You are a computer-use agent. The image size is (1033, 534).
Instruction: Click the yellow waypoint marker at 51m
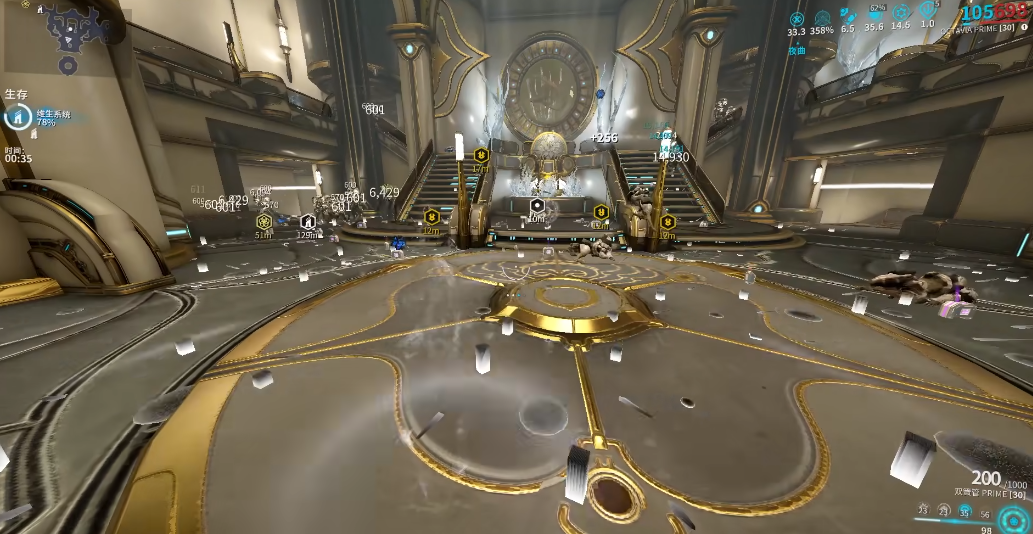click(264, 222)
